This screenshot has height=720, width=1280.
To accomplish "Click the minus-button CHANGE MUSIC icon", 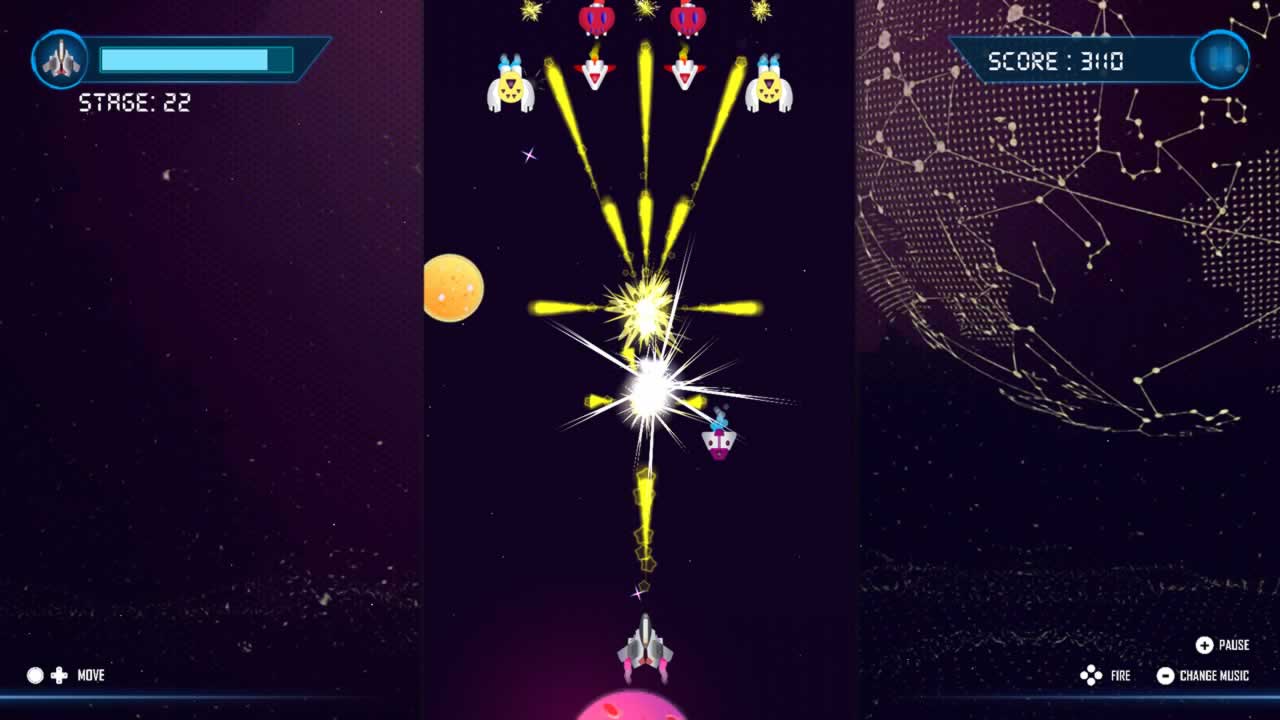I will click(x=1165, y=675).
